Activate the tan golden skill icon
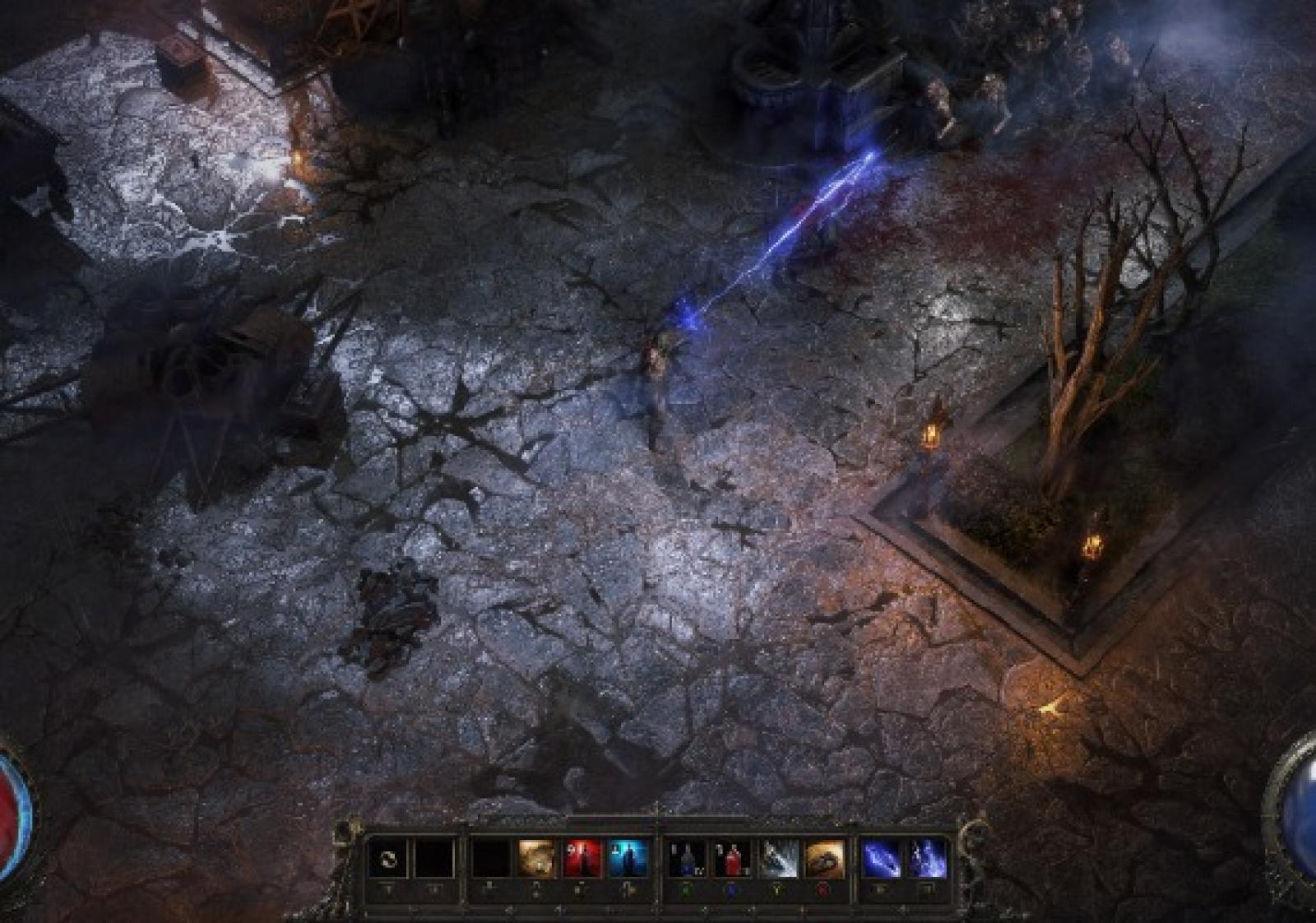Viewport: 1316px width, 923px height. click(x=537, y=860)
